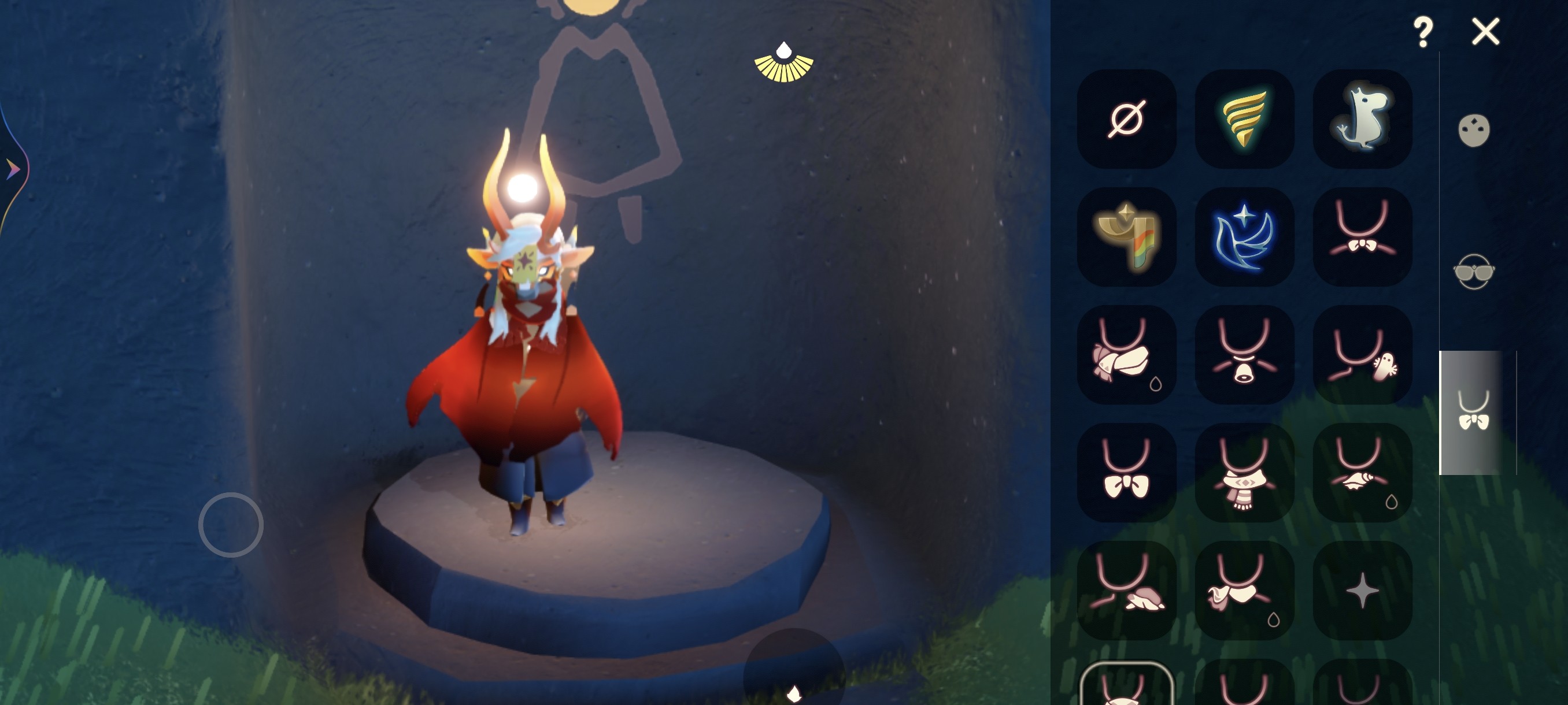
Task: Select the glowing blue bird pendant
Action: click(x=1244, y=236)
